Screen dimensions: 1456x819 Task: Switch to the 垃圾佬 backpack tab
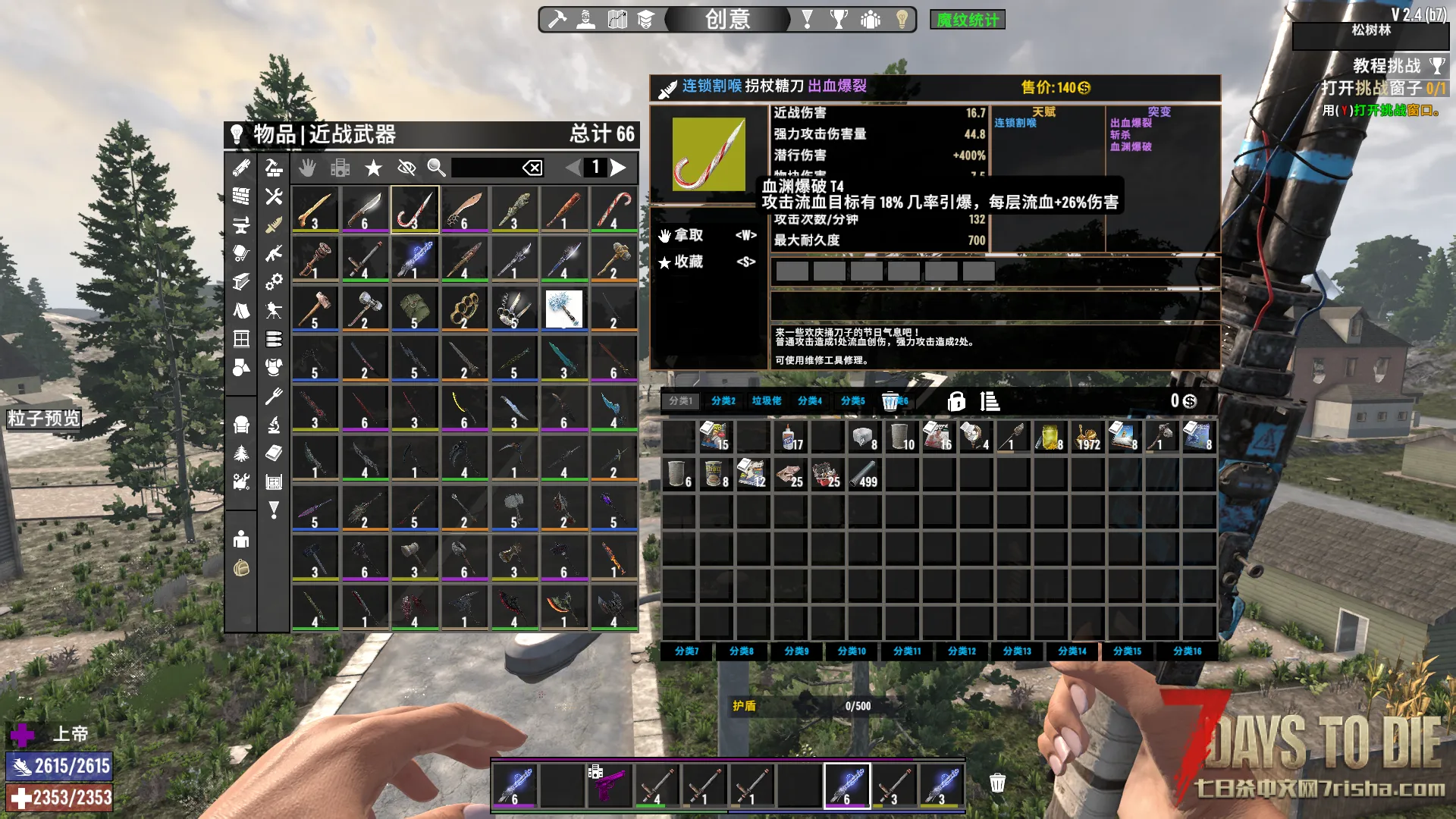766,401
